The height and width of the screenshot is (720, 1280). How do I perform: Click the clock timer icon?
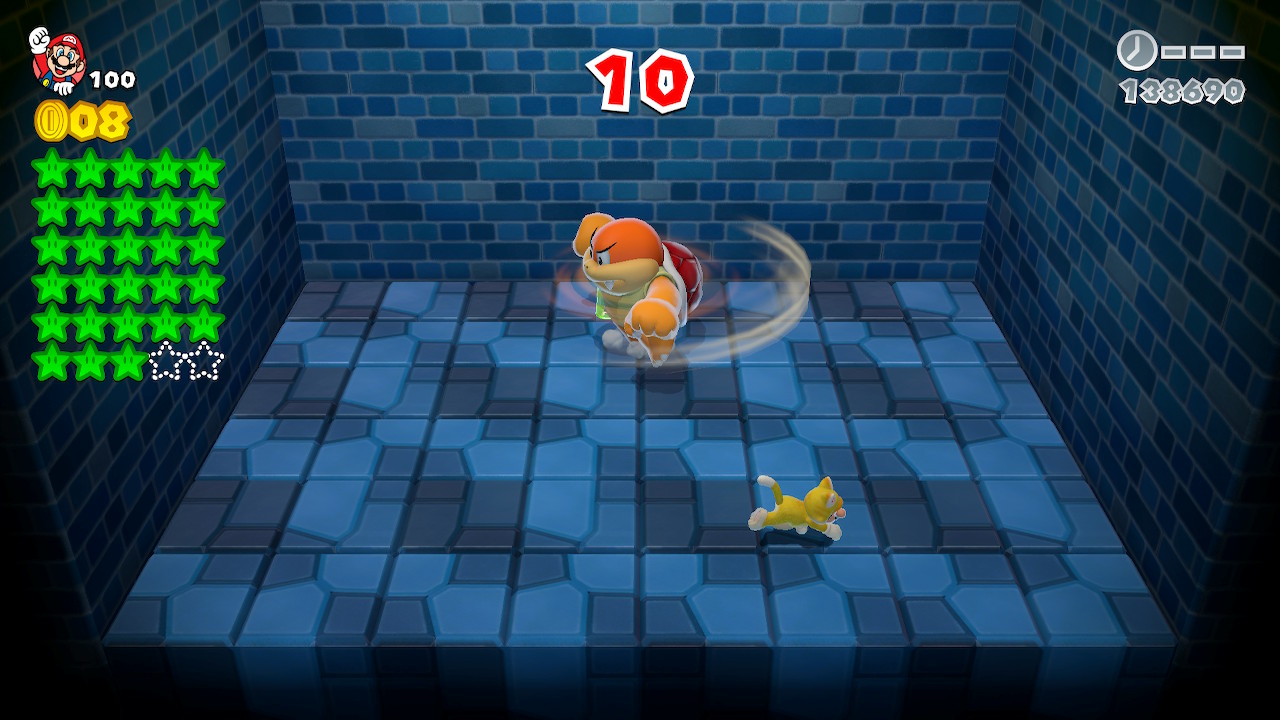1136,50
